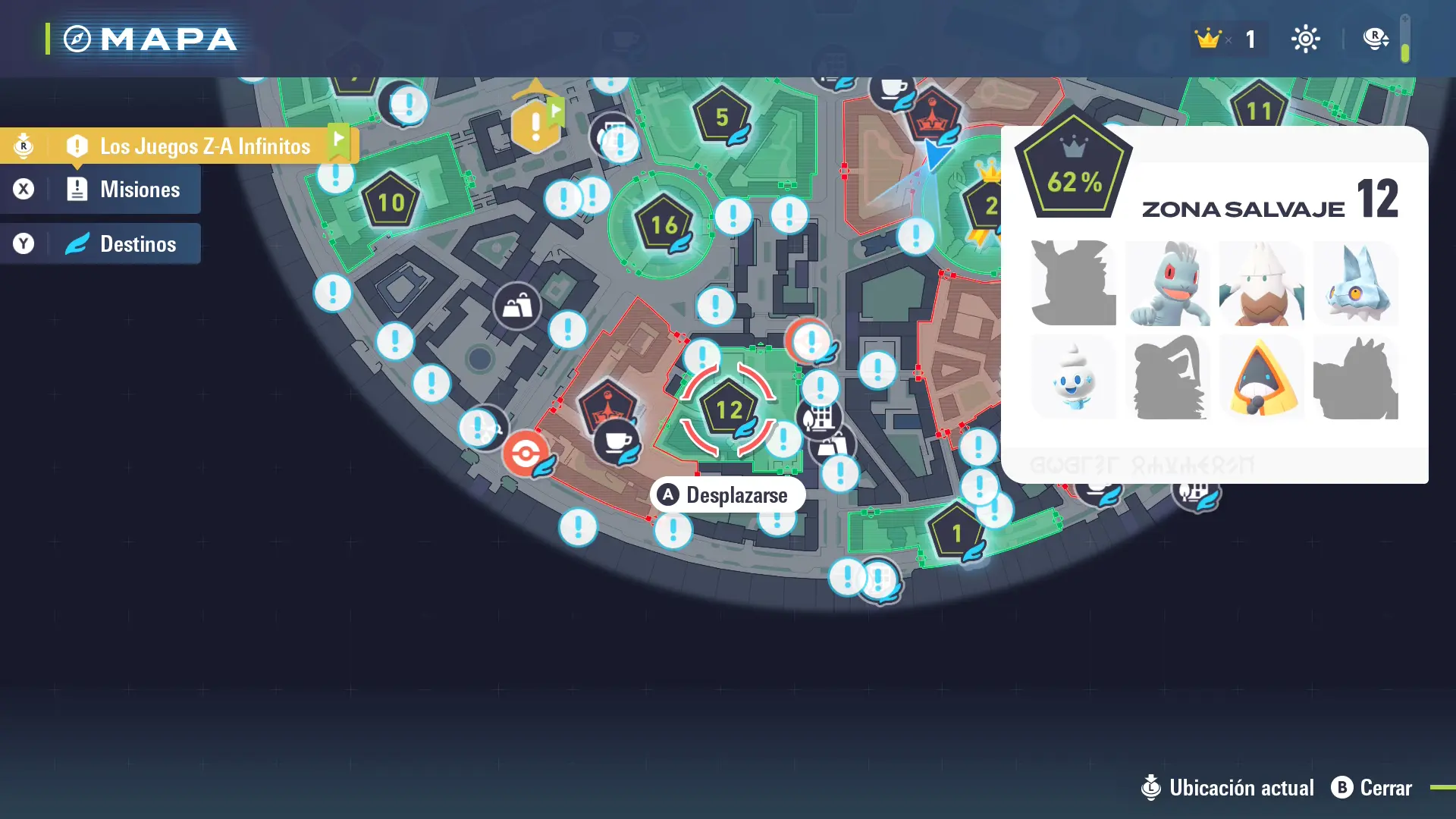
Task: Click the sun daytime icon
Action: coord(1305,39)
